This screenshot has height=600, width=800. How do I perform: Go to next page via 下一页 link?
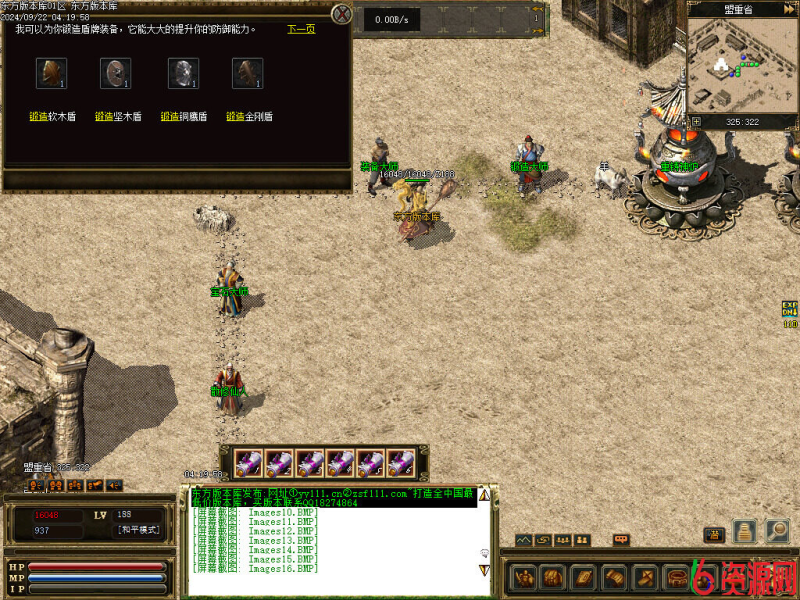pos(301,29)
